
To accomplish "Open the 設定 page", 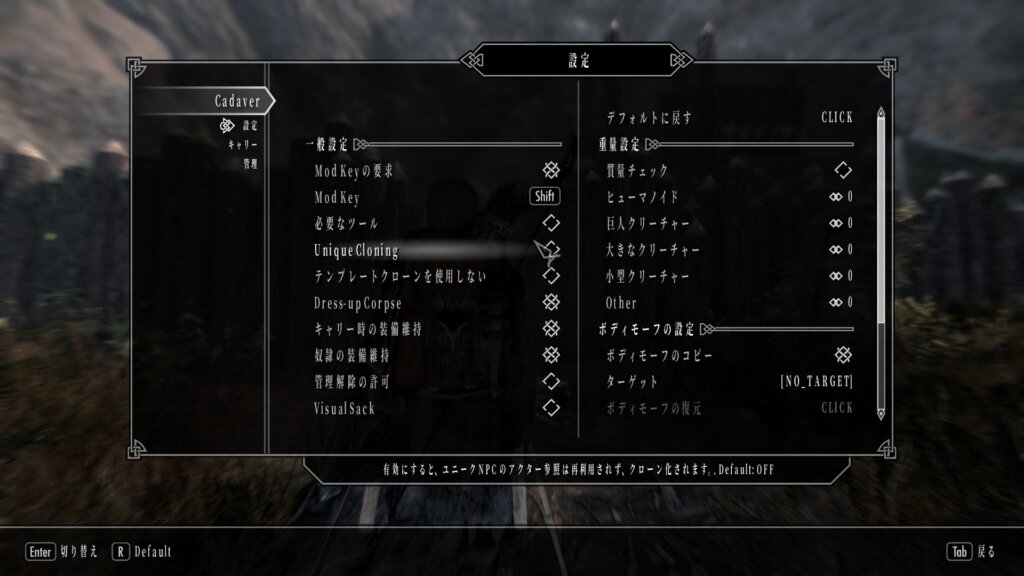I will [249, 126].
